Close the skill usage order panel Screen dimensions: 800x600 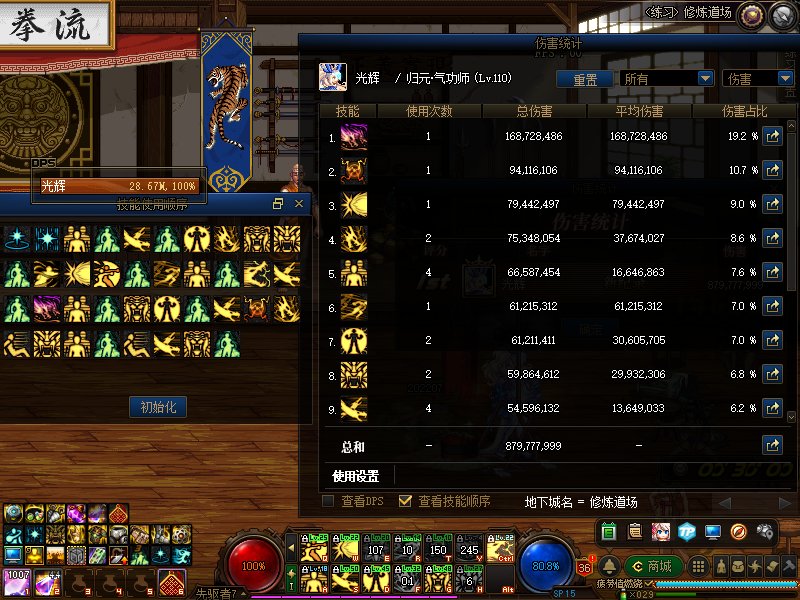pyautogui.click(x=298, y=204)
